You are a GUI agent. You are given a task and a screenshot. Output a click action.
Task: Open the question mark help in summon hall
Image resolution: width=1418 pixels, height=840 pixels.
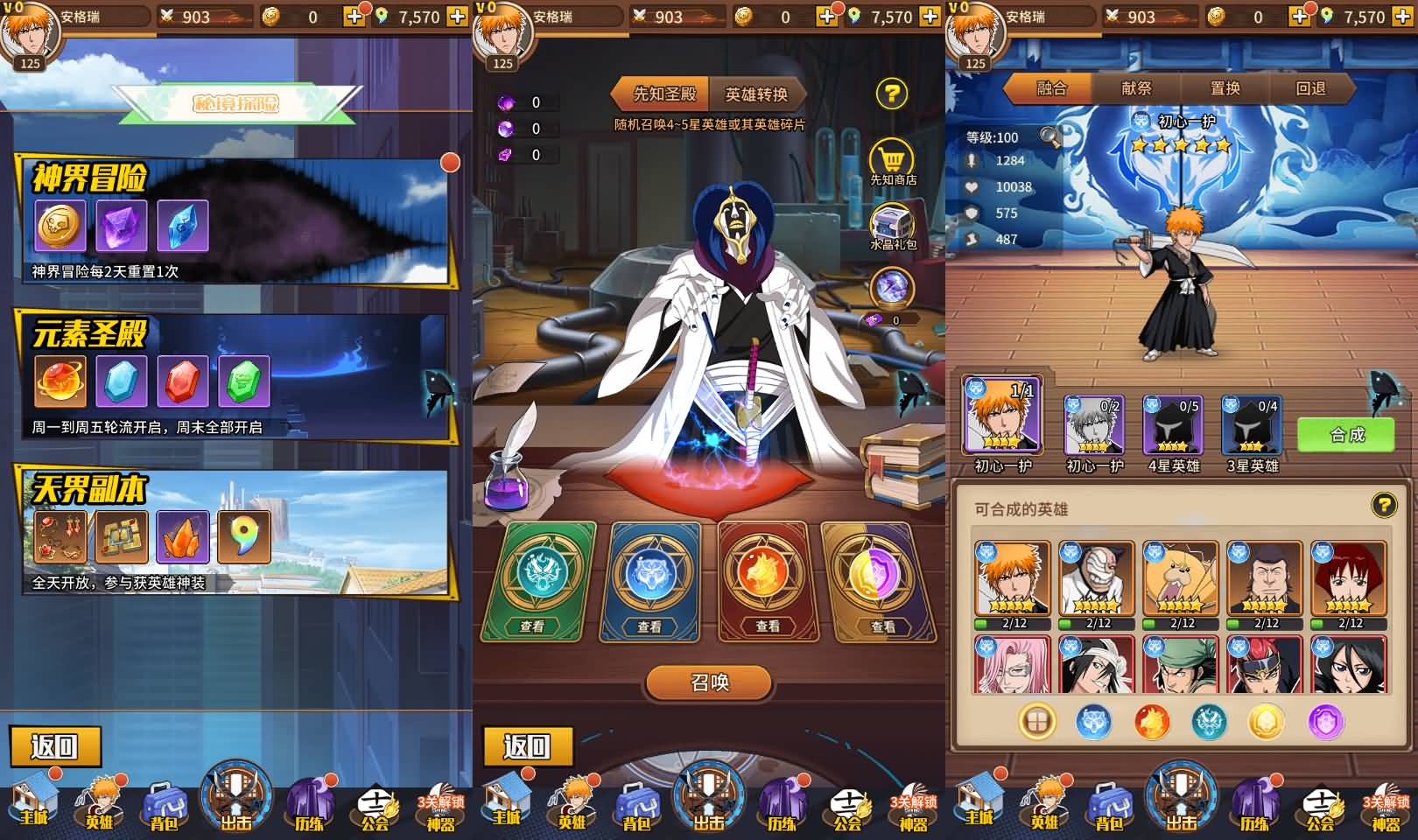(x=892, y=92)
